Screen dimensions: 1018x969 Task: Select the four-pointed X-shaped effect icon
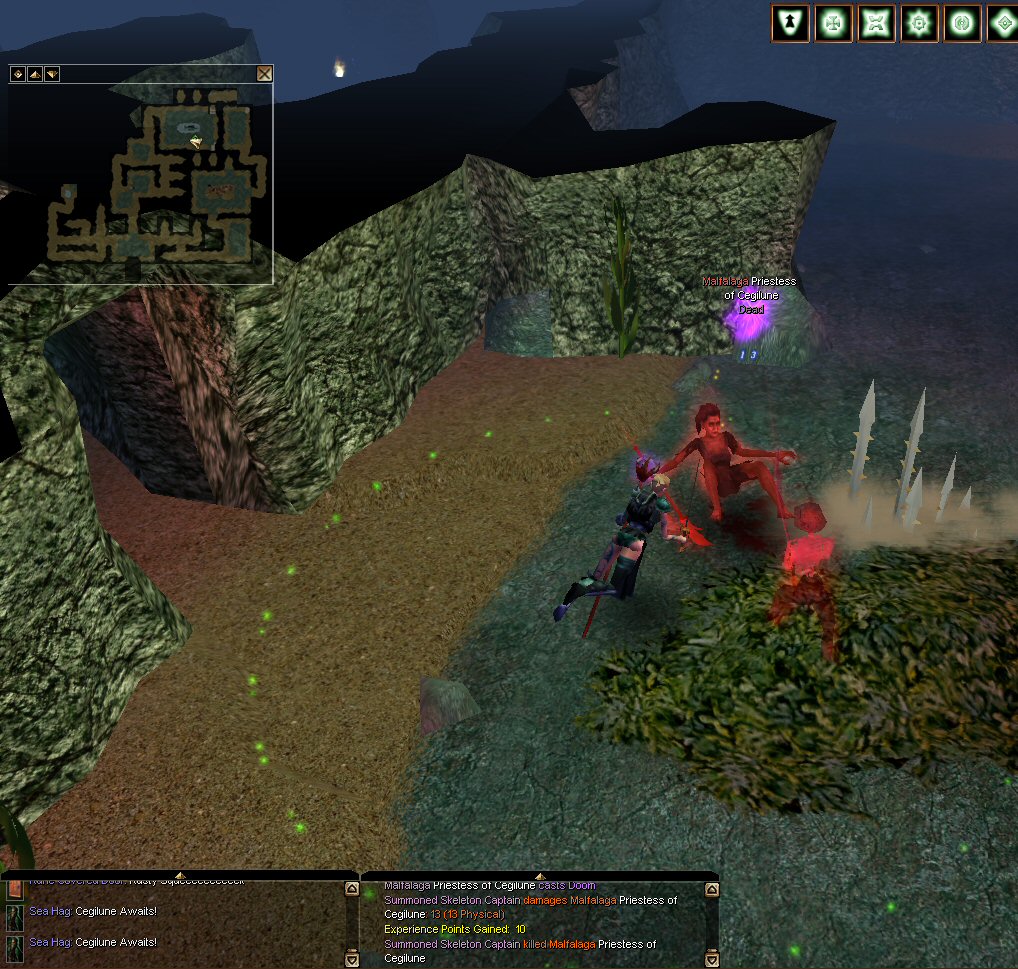[876, 23]
